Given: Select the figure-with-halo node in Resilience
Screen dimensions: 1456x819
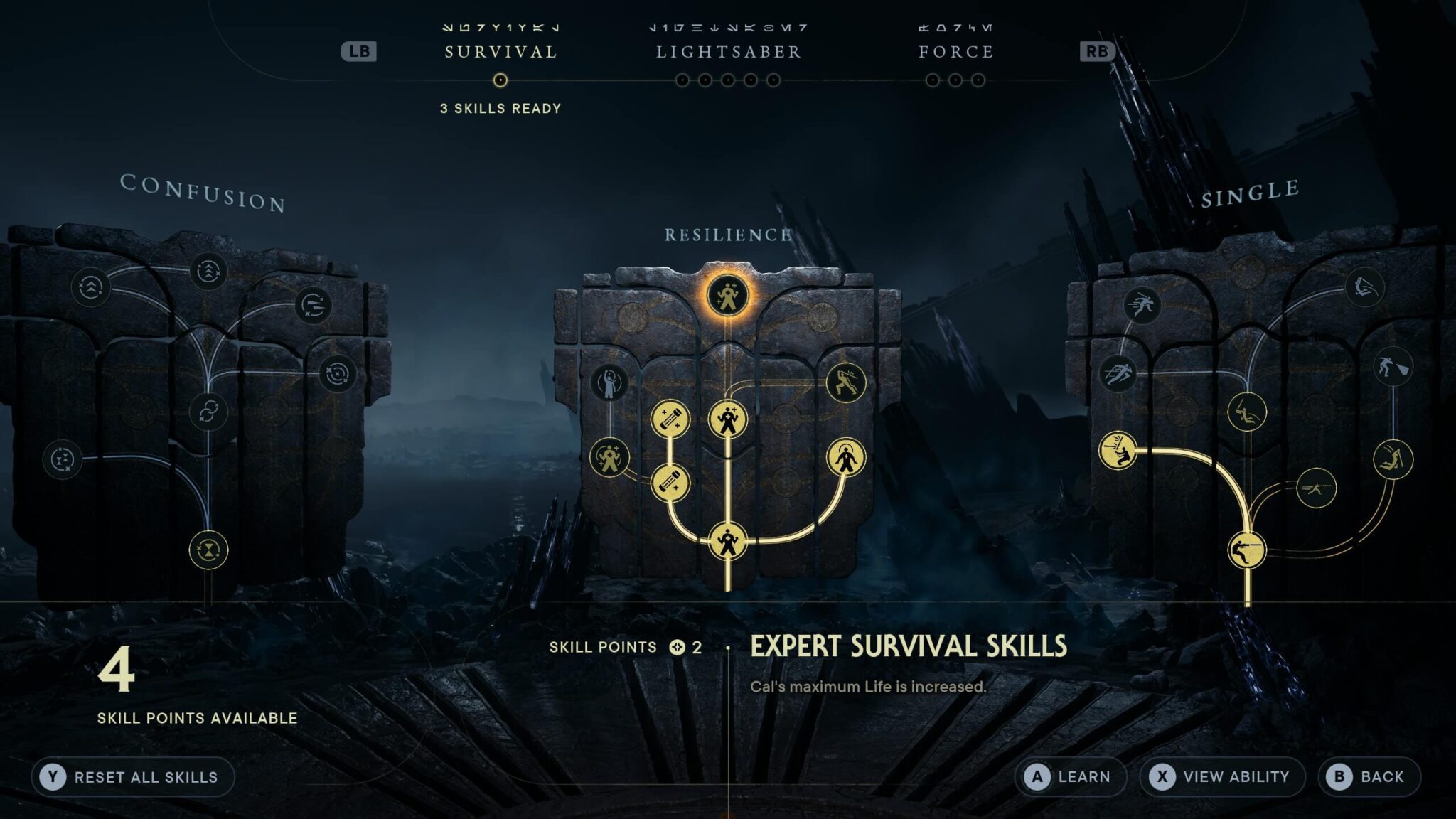Looking at the screenshot, I should click(845, 459).
